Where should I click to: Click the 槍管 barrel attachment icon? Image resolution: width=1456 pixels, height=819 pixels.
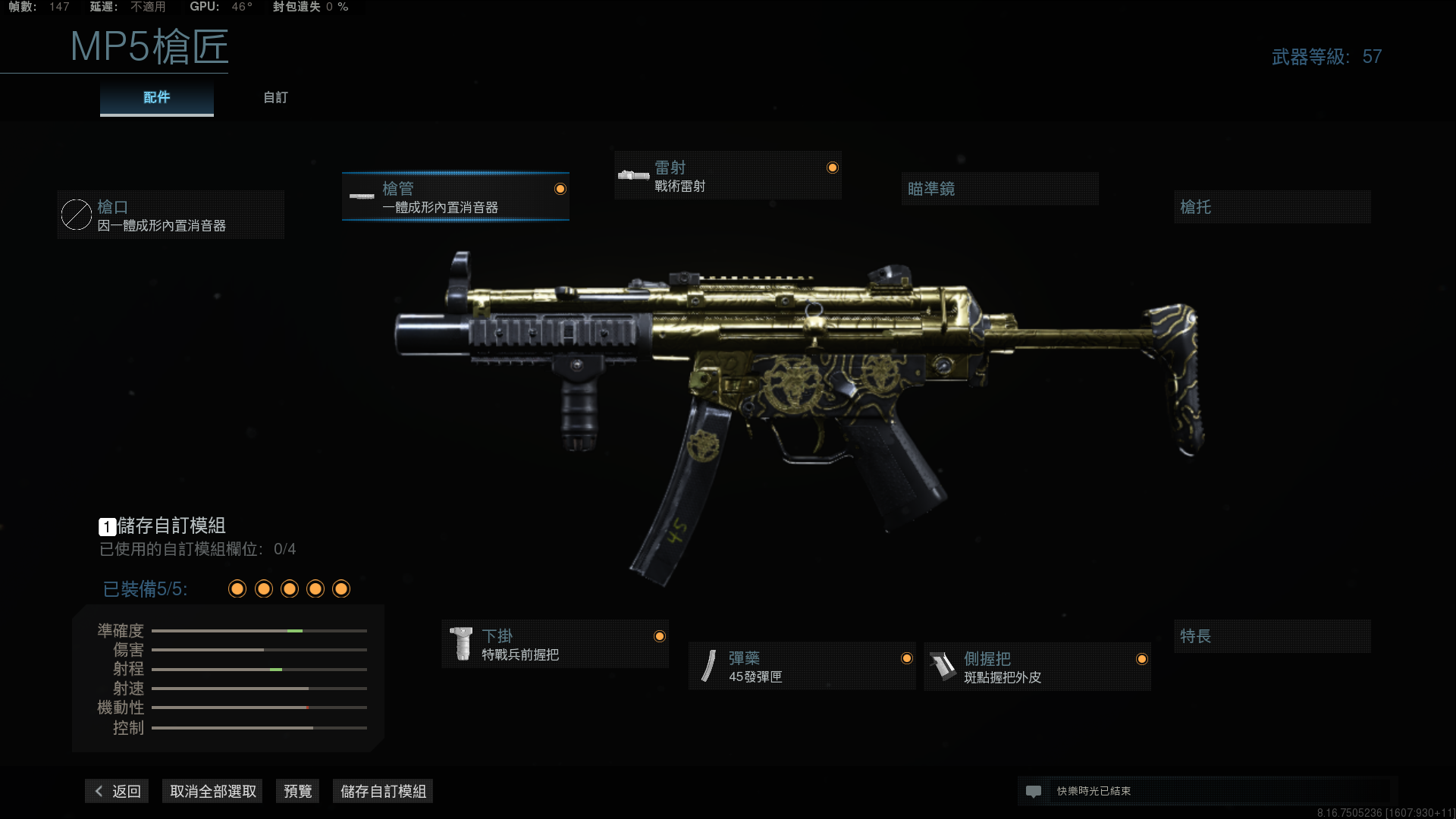pos(362,196)
